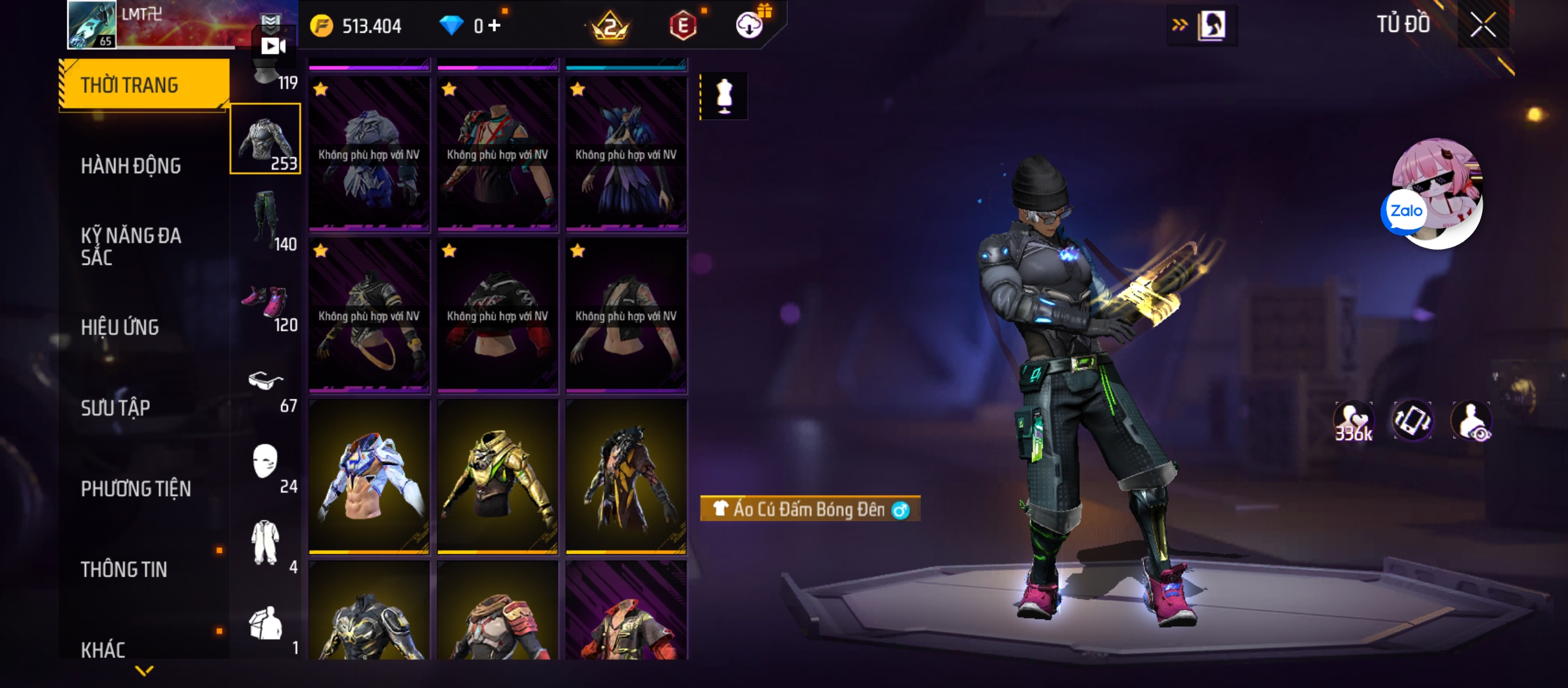Add diamonds with the plus button

click(495, 25)
